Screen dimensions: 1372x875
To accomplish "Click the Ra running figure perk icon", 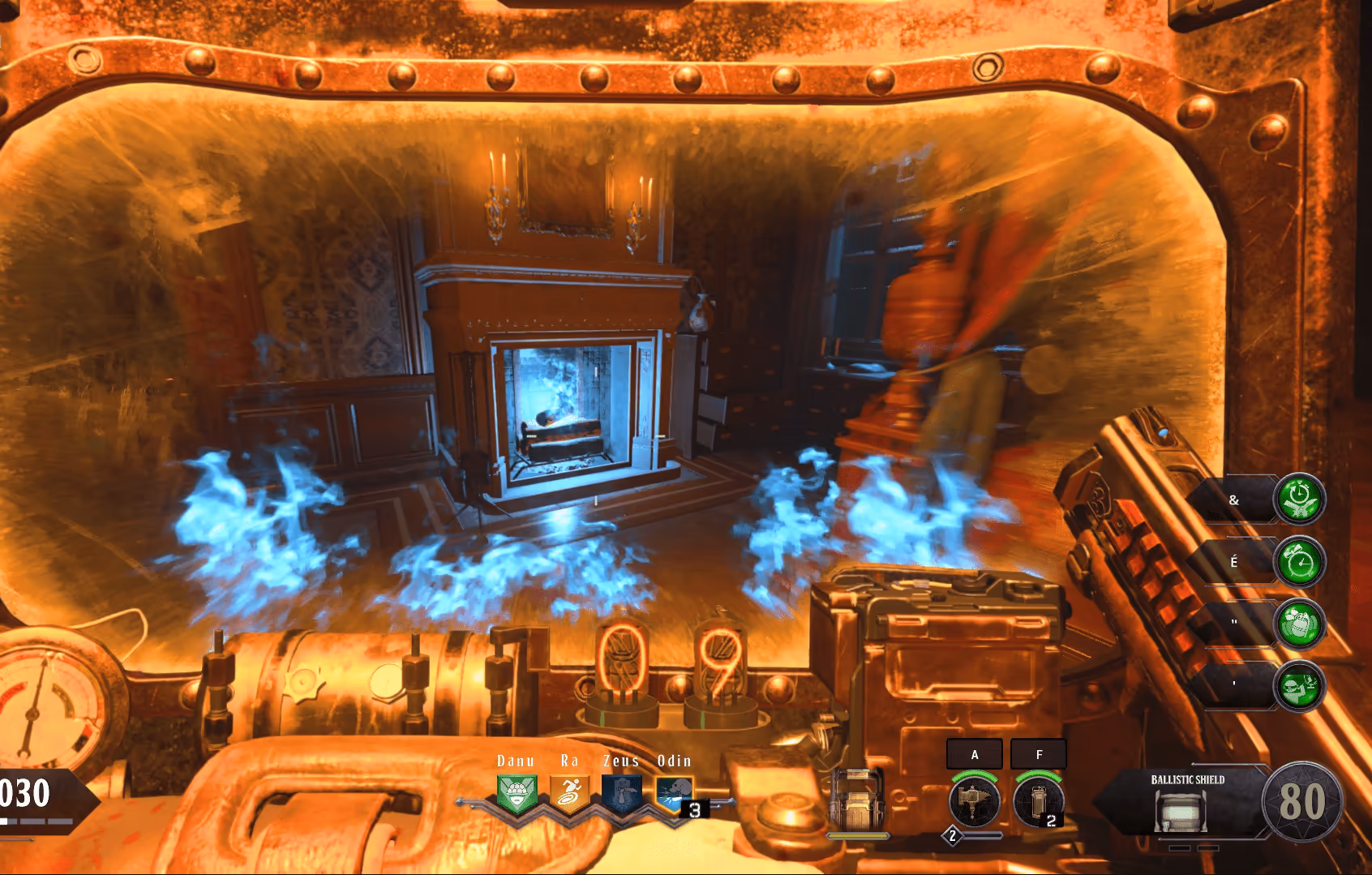I will [570, 794].
